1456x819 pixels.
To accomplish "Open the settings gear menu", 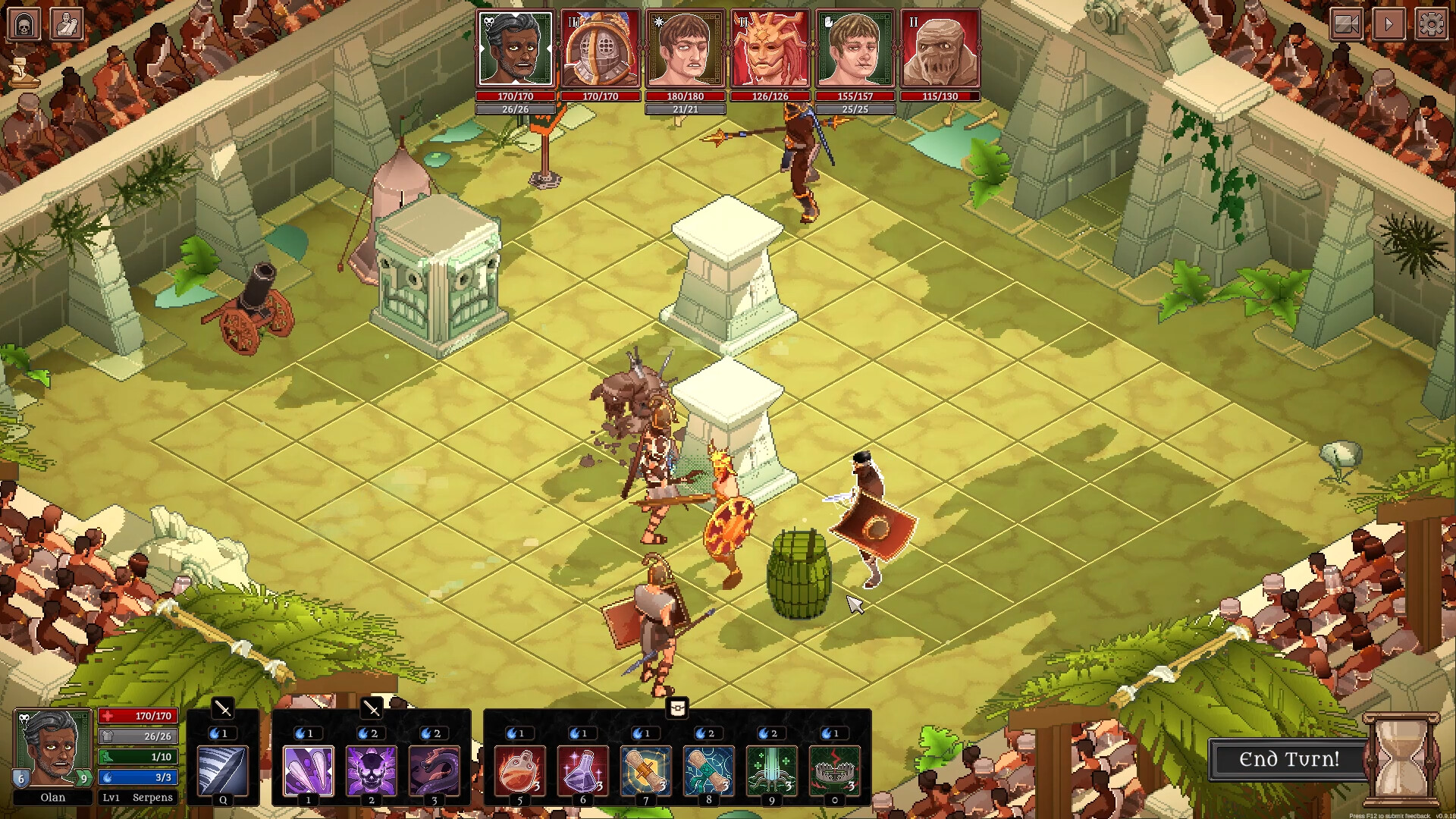I will (x=1432, y=24).
